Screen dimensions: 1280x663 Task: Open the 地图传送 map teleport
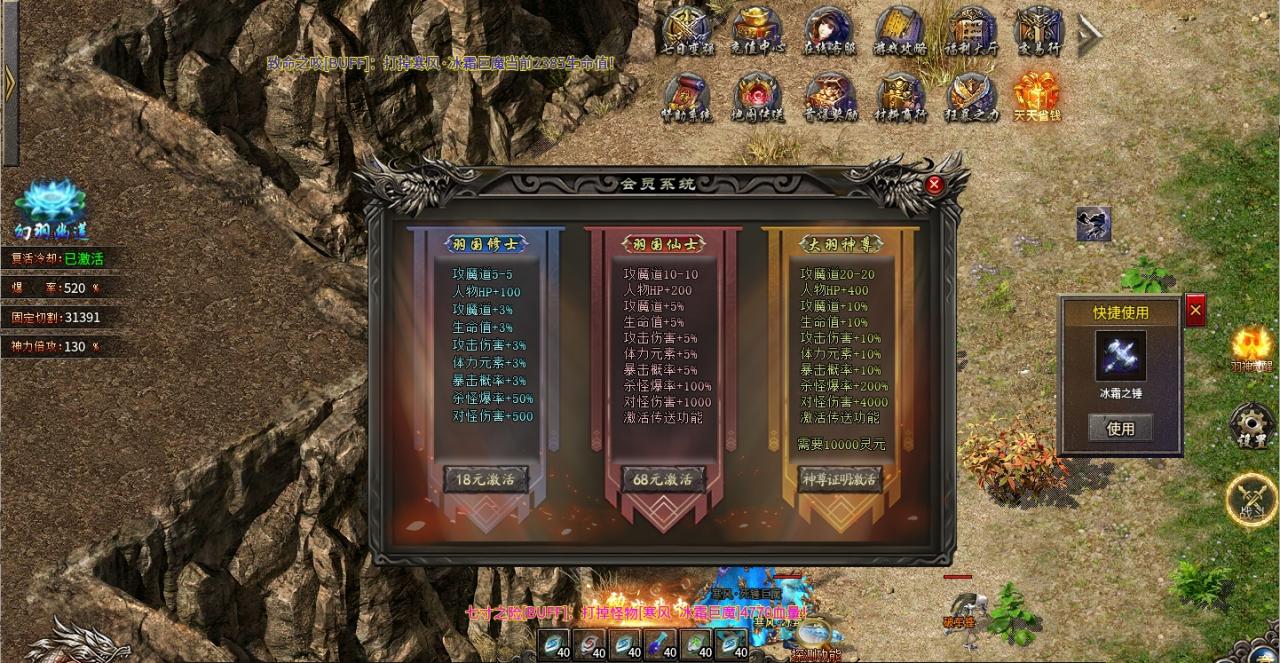point(758,98)
